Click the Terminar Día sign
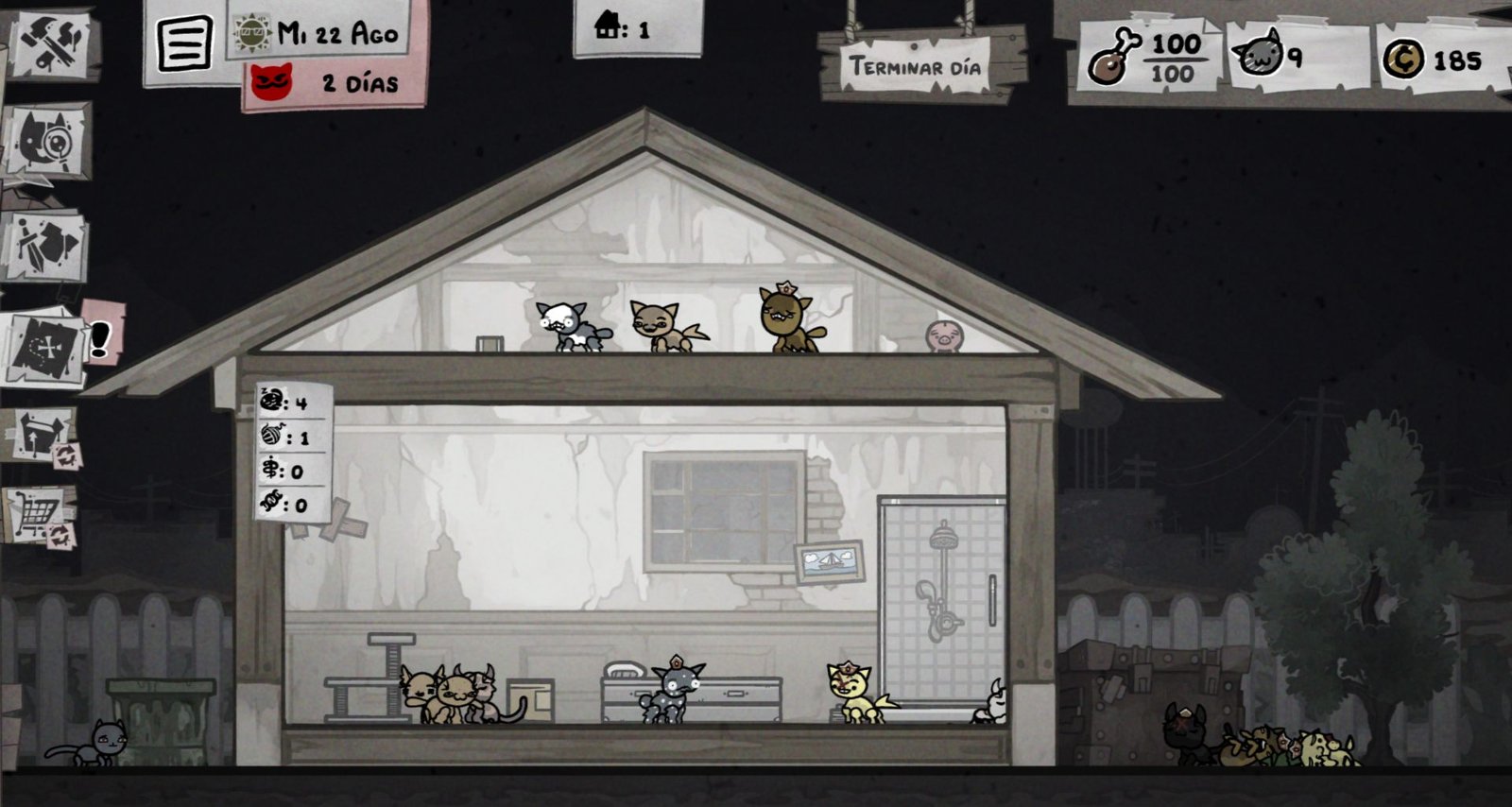Screen dimensions: 1512x807 point(913,66)
